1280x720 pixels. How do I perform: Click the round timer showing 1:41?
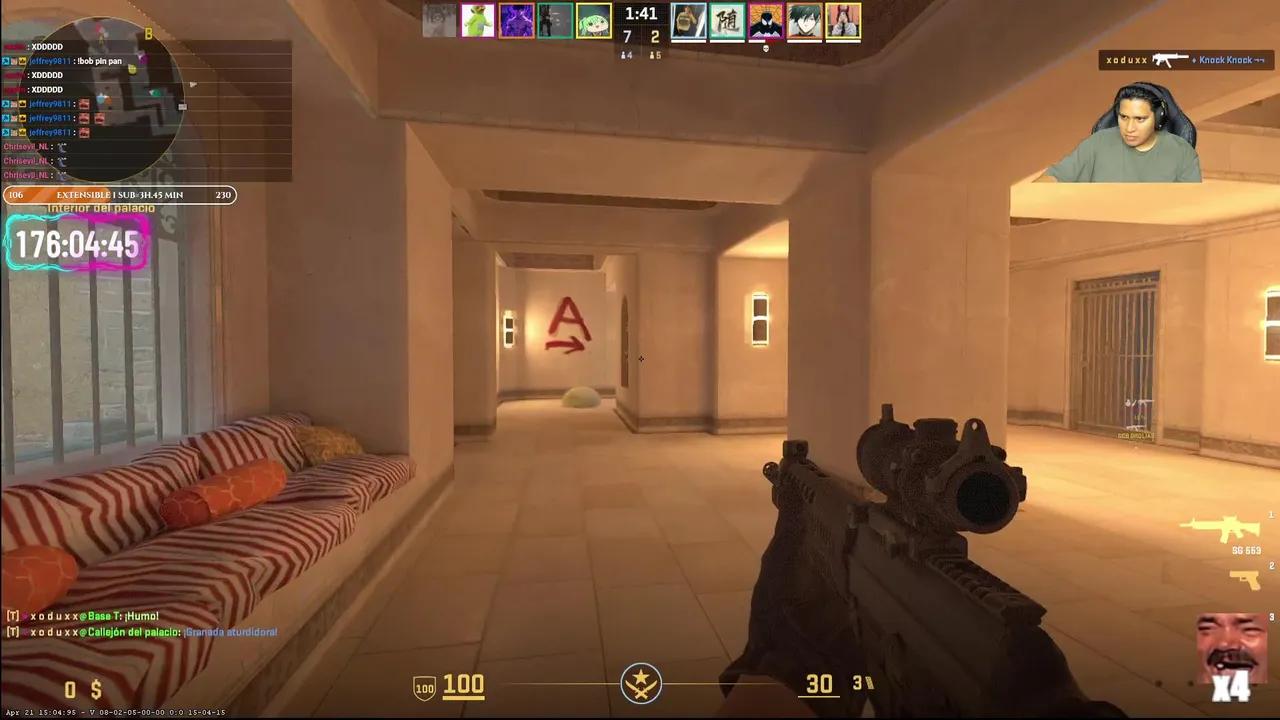pos(640,14)
